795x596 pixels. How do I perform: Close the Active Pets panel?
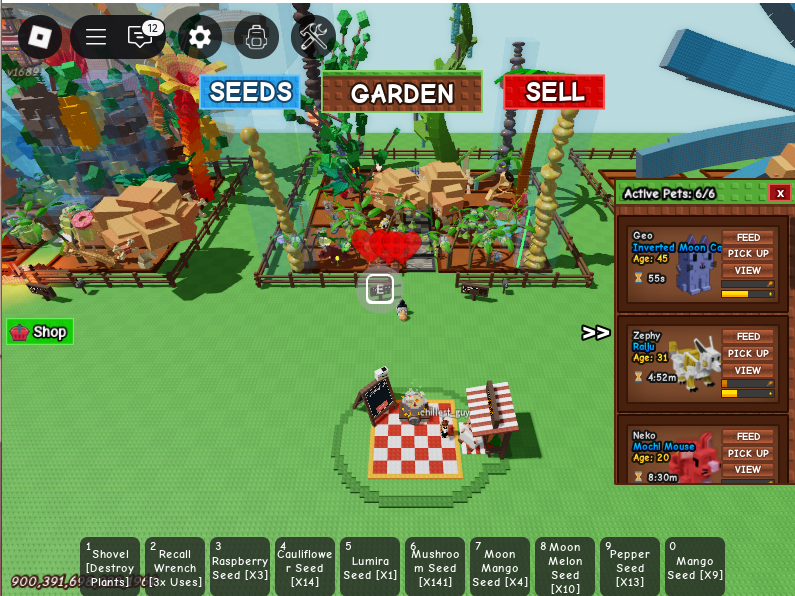tap(780, 193)
